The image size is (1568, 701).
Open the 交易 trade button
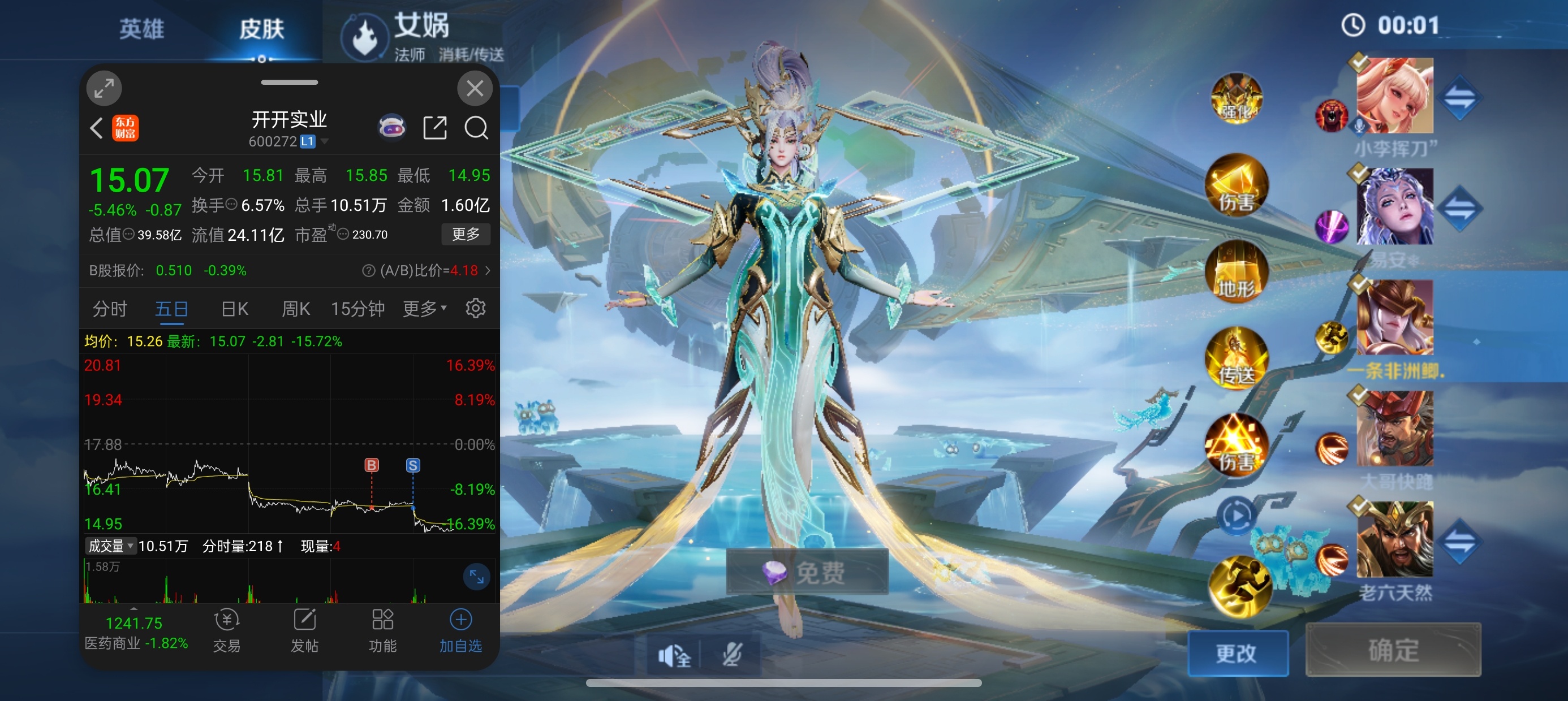tap(226, 630)
